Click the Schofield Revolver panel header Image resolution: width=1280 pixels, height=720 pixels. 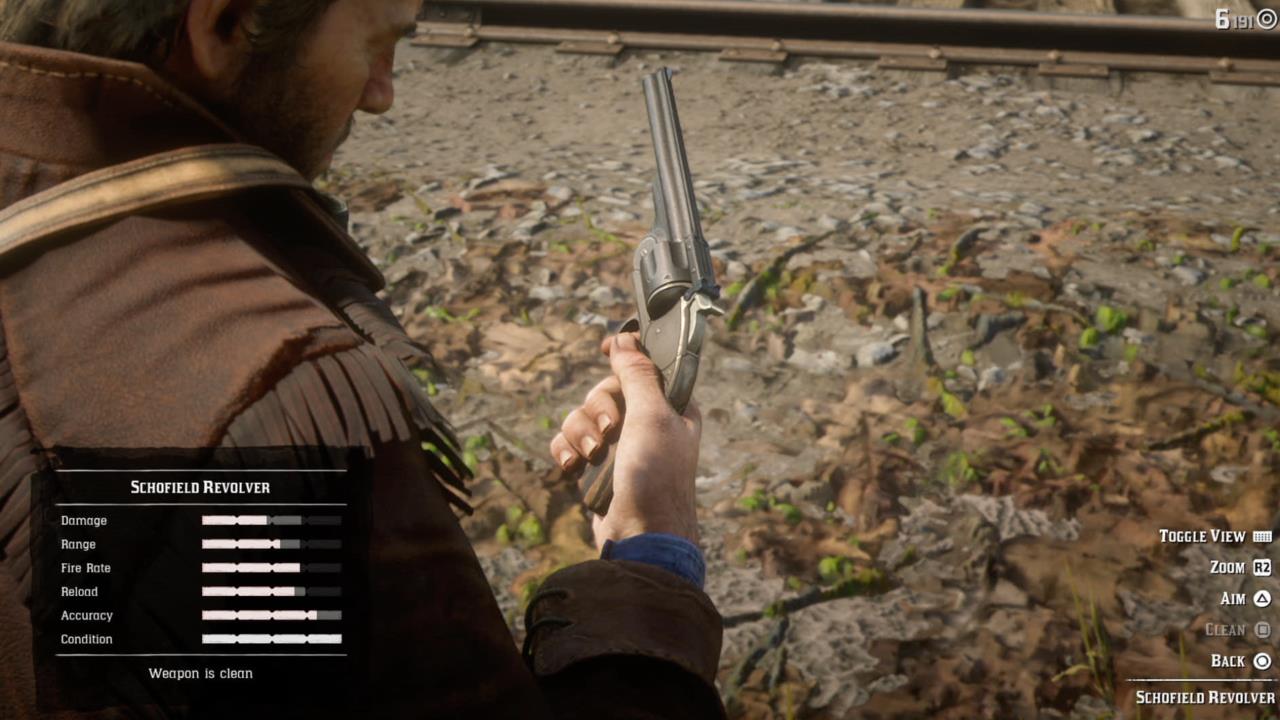pos(200,487)
